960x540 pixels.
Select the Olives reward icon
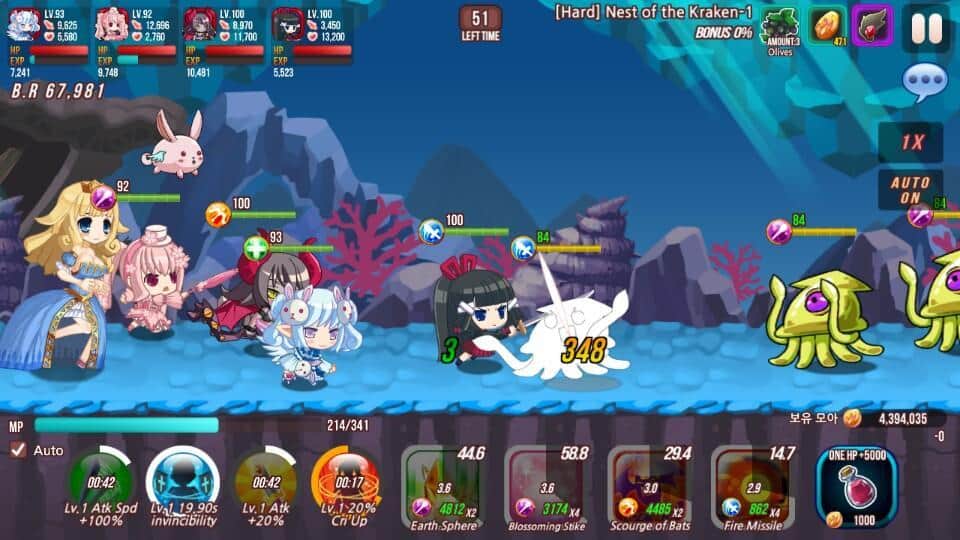coord(779,27)
